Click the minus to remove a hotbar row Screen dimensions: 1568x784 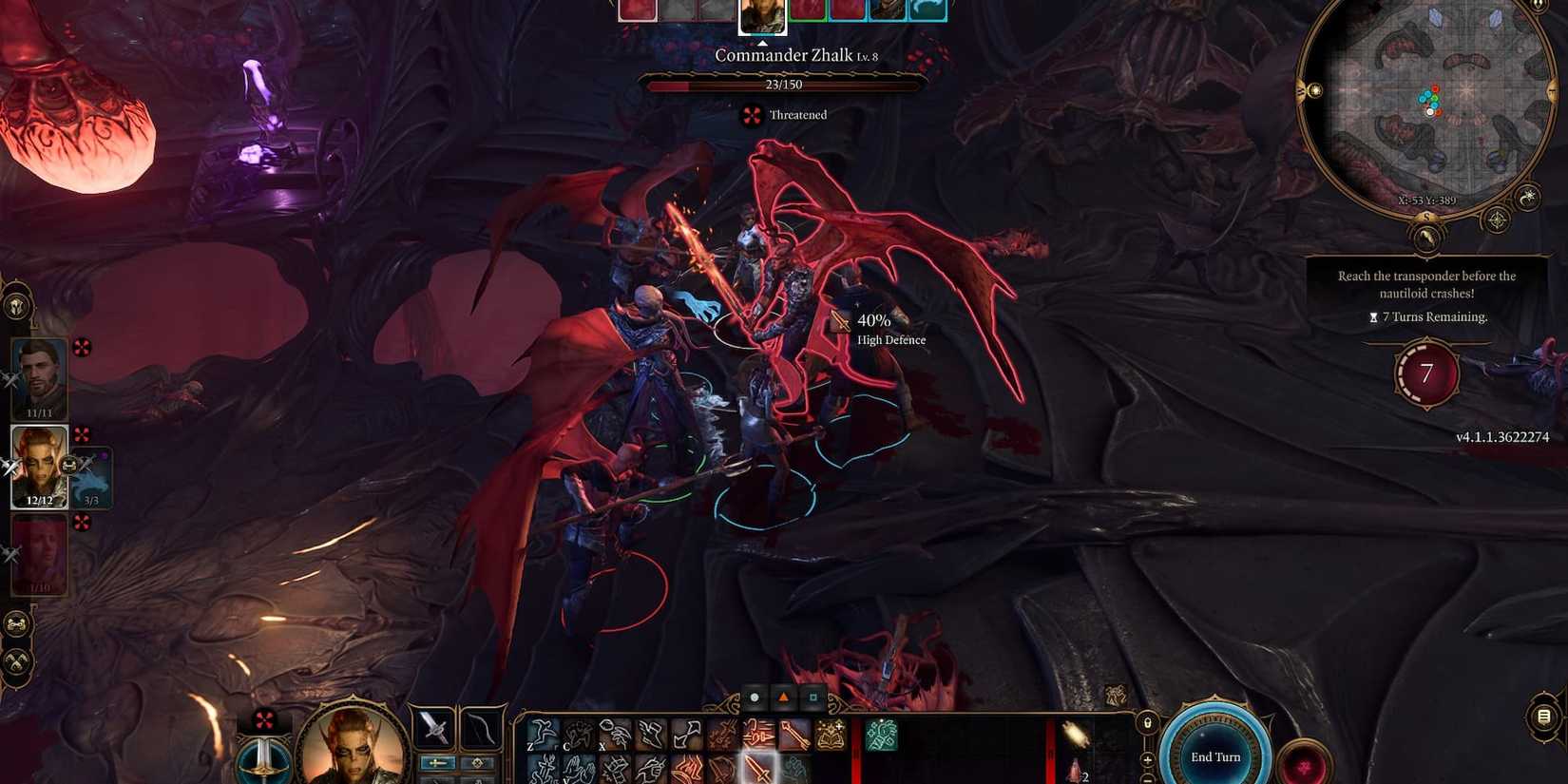(1146, 781)
